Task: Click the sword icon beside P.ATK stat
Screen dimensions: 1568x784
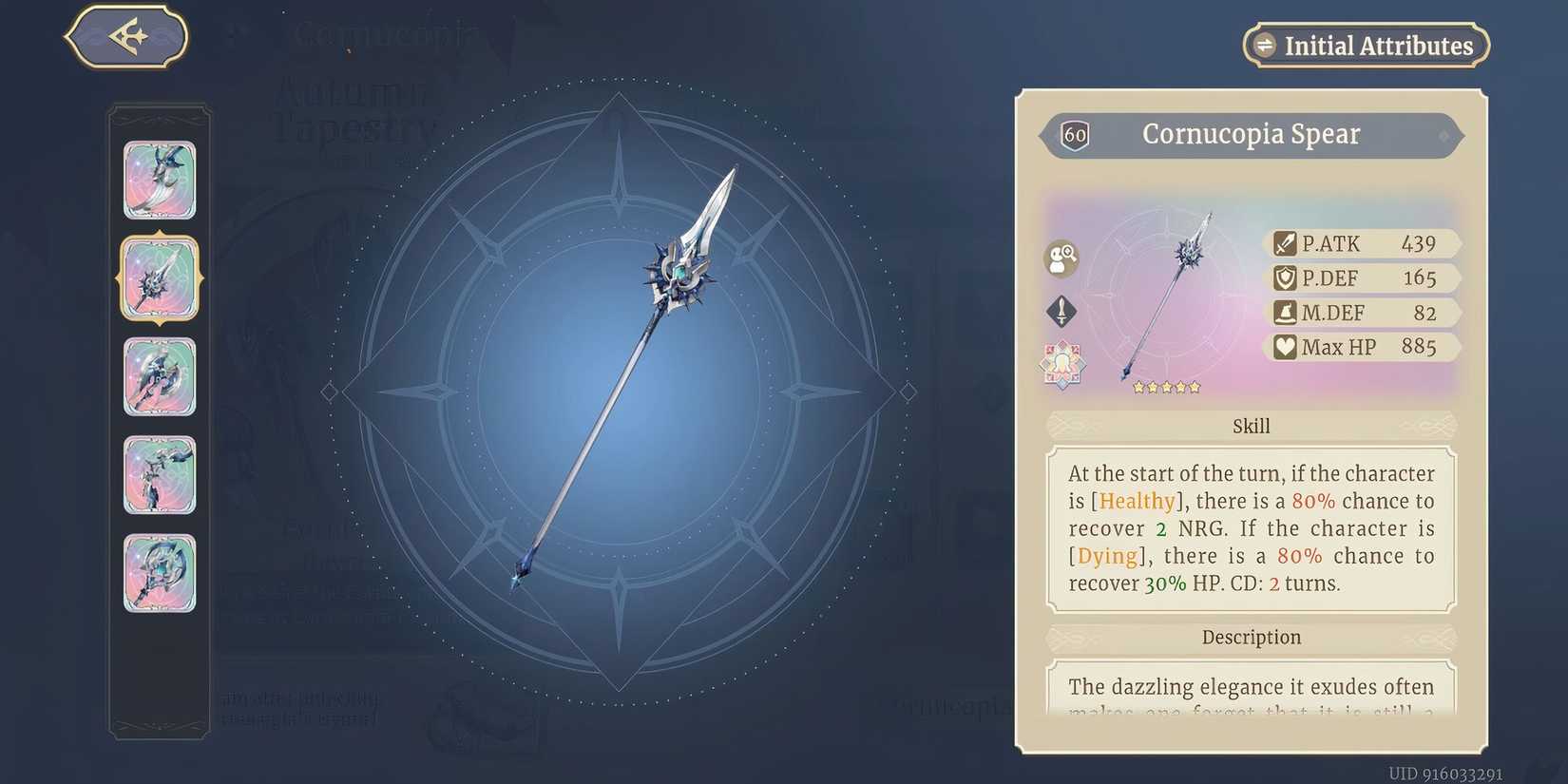Action: coord(1285,243)
